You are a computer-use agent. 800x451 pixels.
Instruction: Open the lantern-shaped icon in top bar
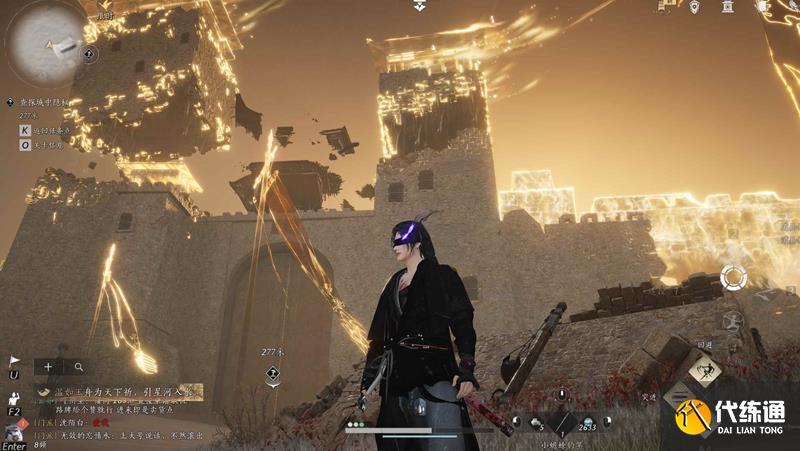point(727,7)
